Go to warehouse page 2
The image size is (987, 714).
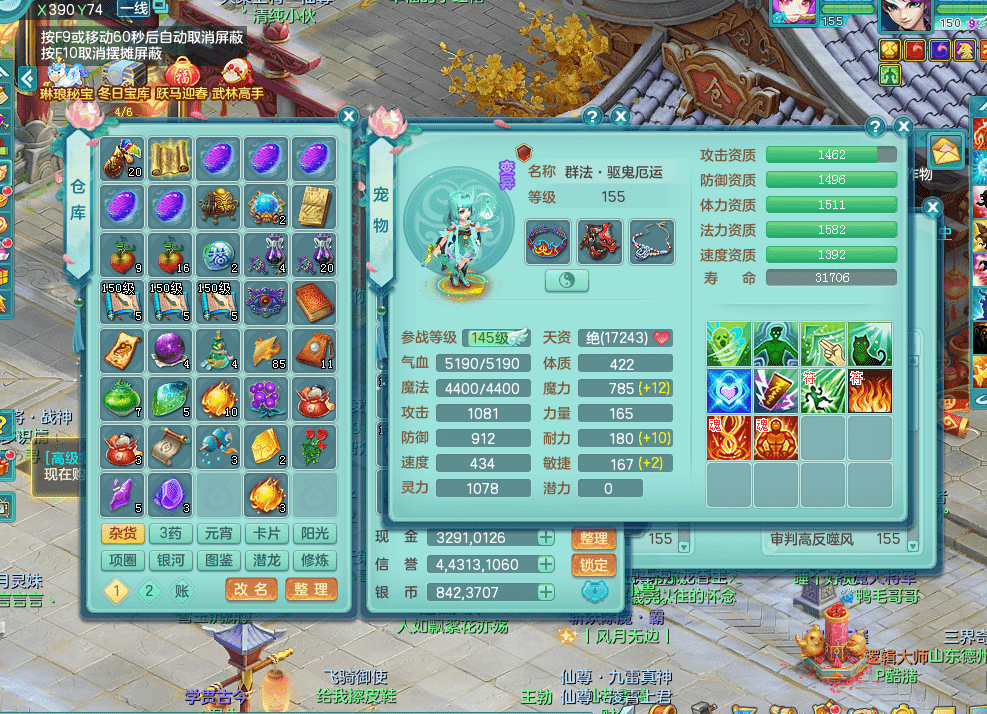[149, 590]
